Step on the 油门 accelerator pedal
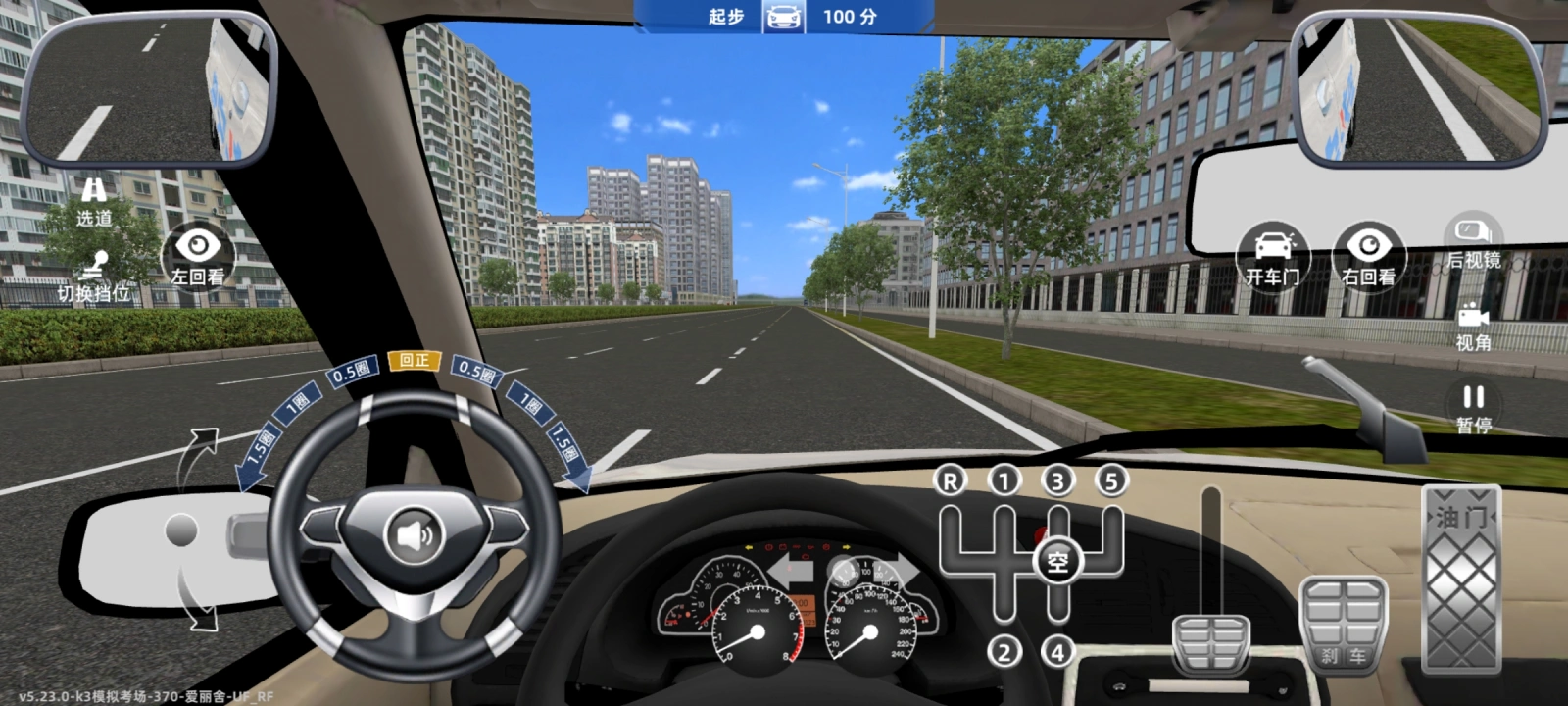The width and height of the screenshot is (1568, 706). [1460, 579]
